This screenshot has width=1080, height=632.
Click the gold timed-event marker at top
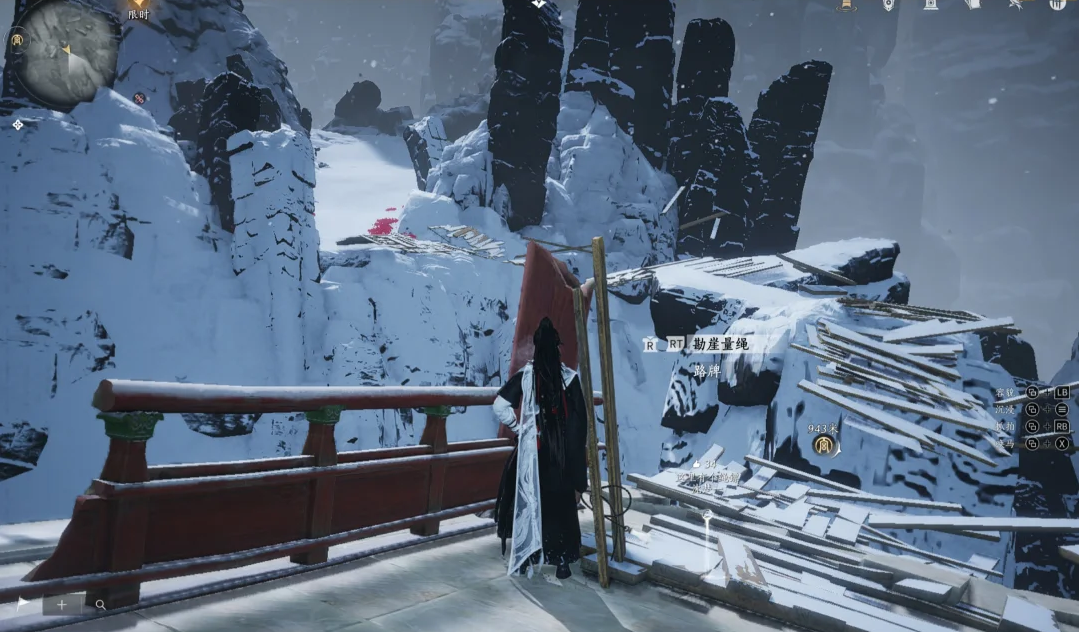coord(138,5)
